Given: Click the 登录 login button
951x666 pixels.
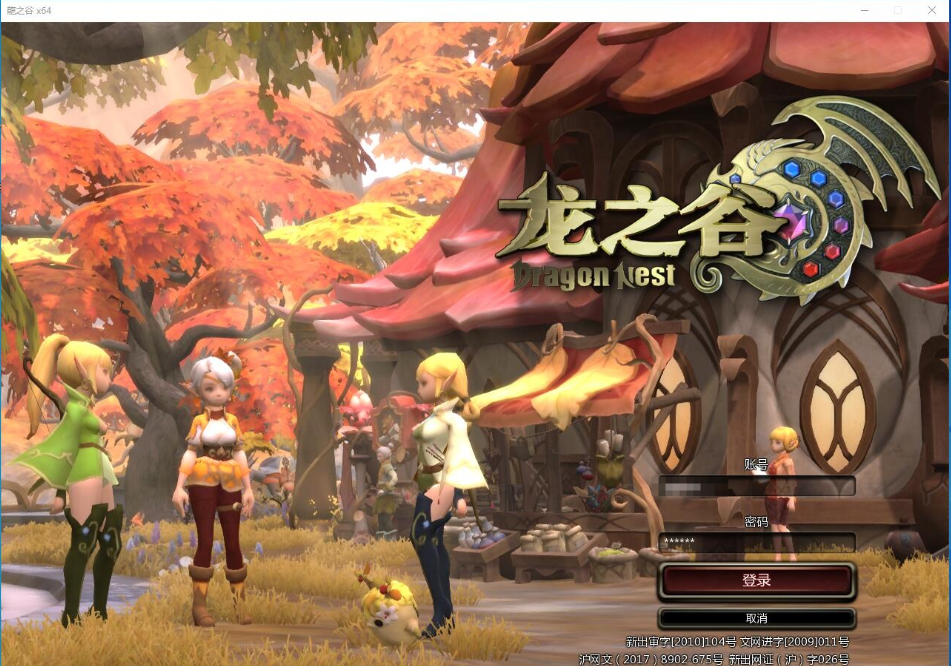Looking at the screenshot, I should pos(756,580).
